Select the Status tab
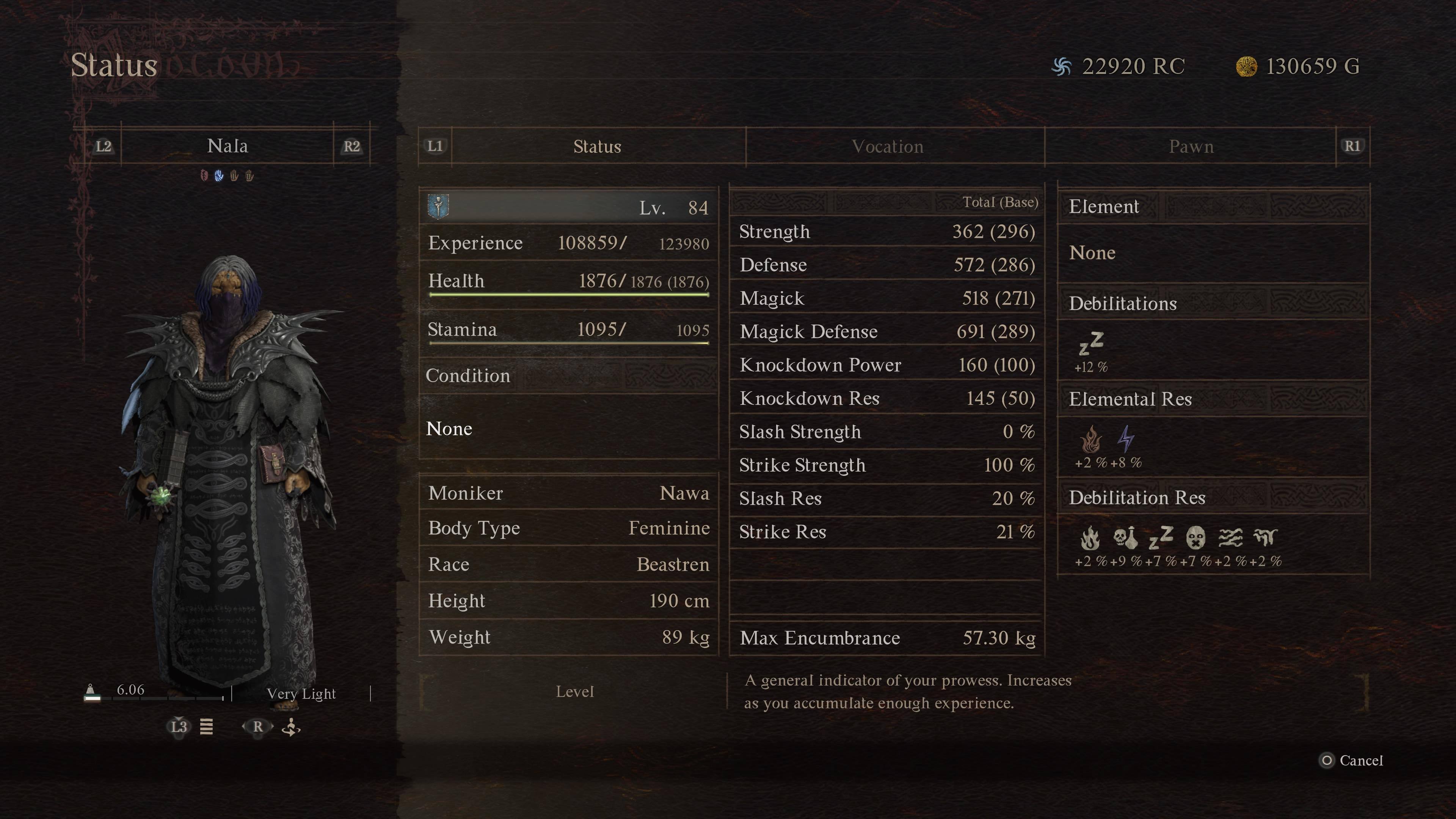This screenshot has height=819, width=1456. coord(597,147)
